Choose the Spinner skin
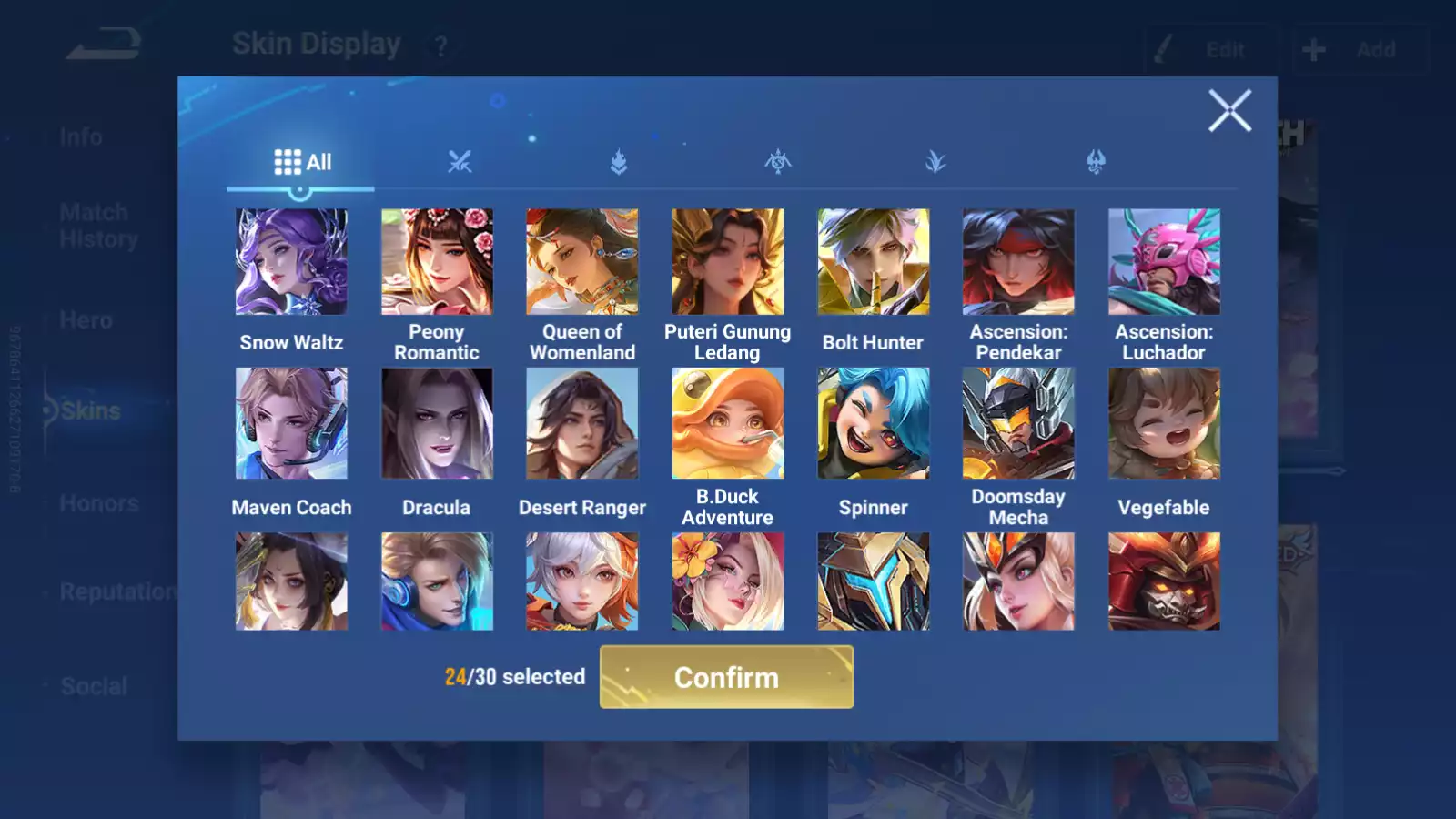The width and height of the screenshot is (1456, 819). tap(873, 423)
